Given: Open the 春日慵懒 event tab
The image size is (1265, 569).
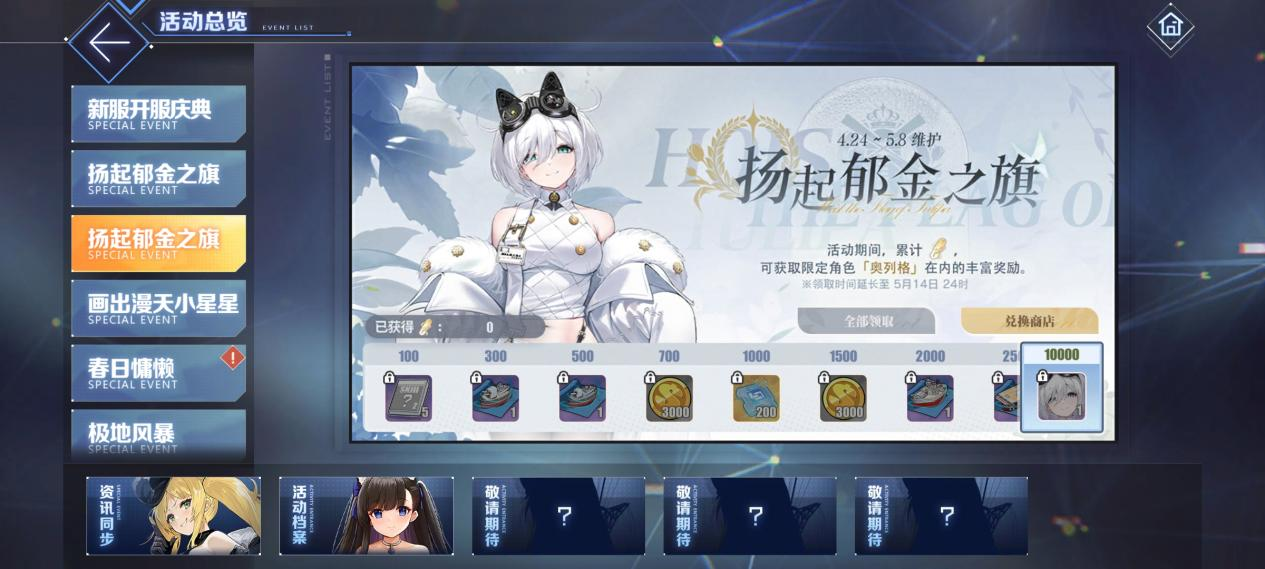Looking at the screenshot, I should 158,373.
